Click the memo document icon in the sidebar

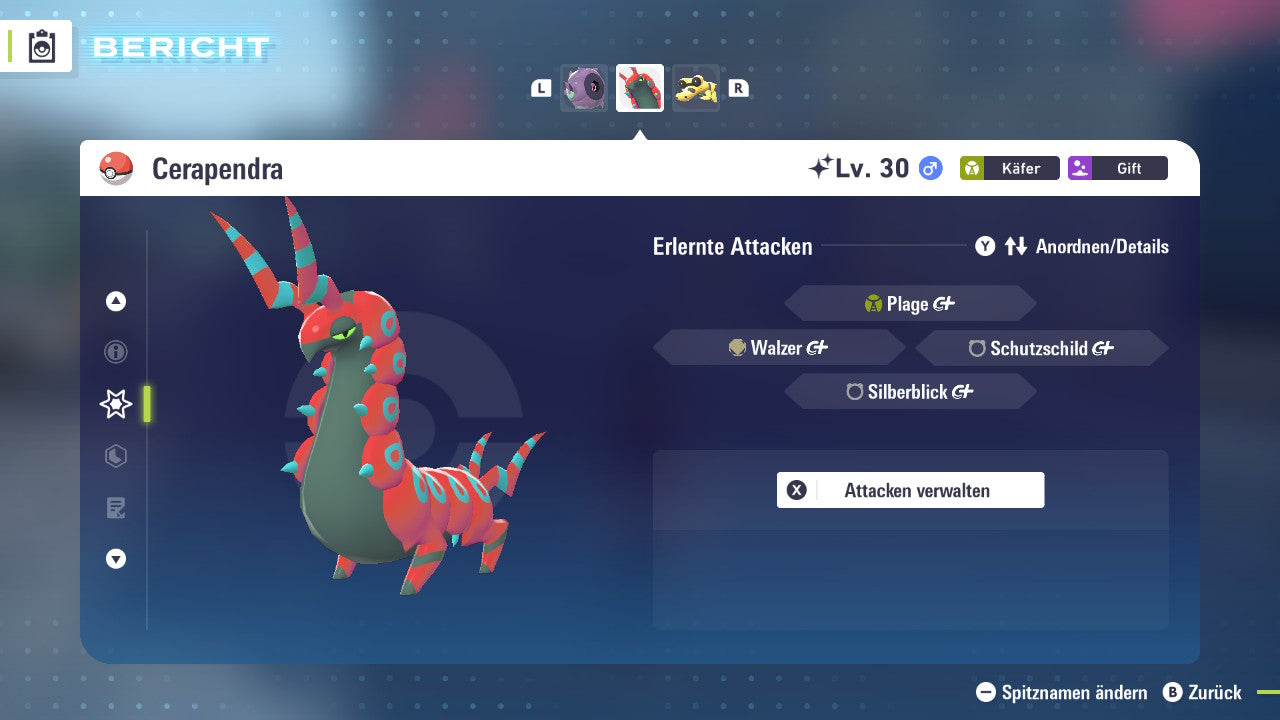point(115,508)
